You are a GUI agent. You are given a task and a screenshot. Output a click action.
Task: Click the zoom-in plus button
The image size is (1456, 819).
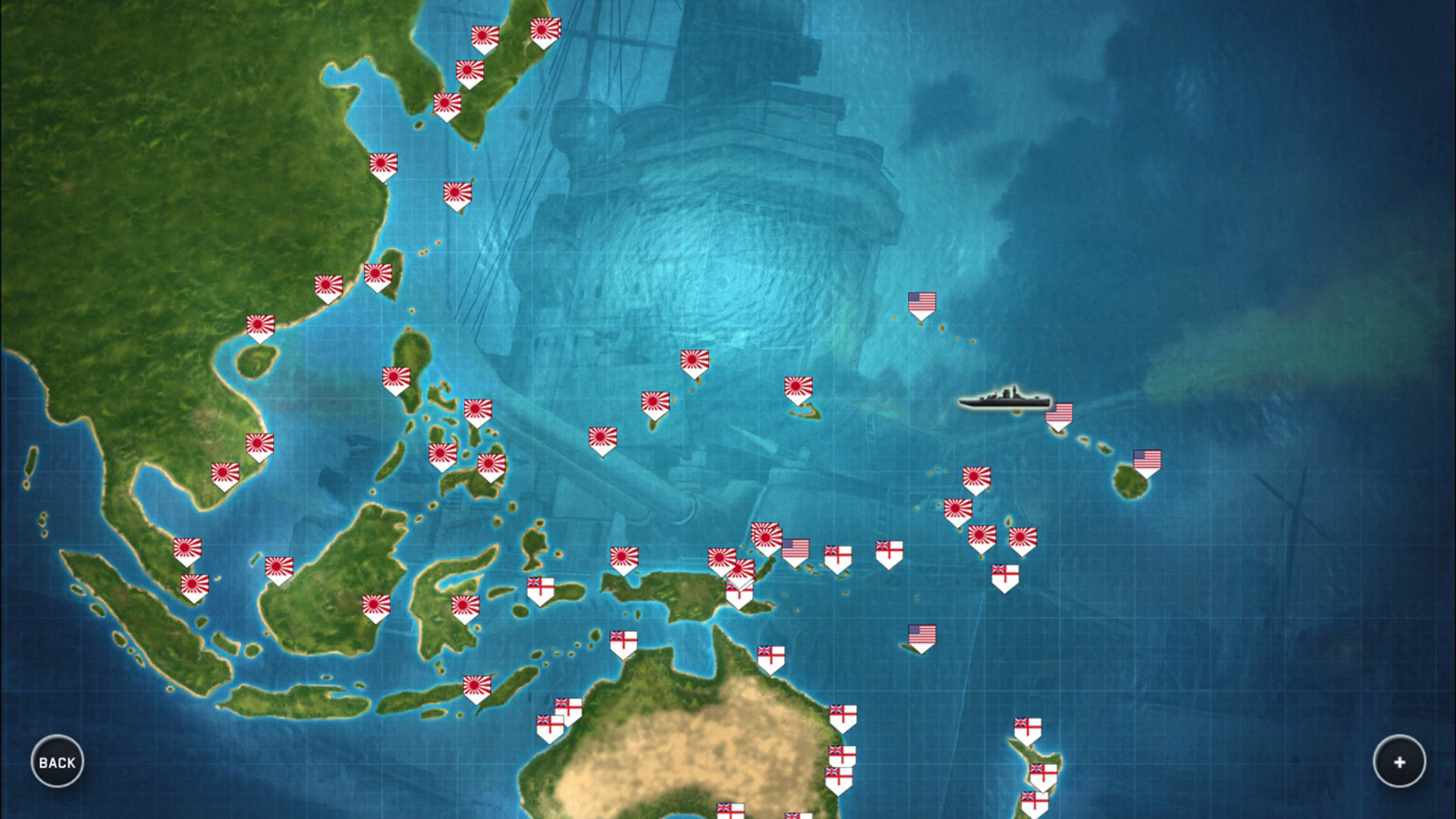[x=1399, y=762]
